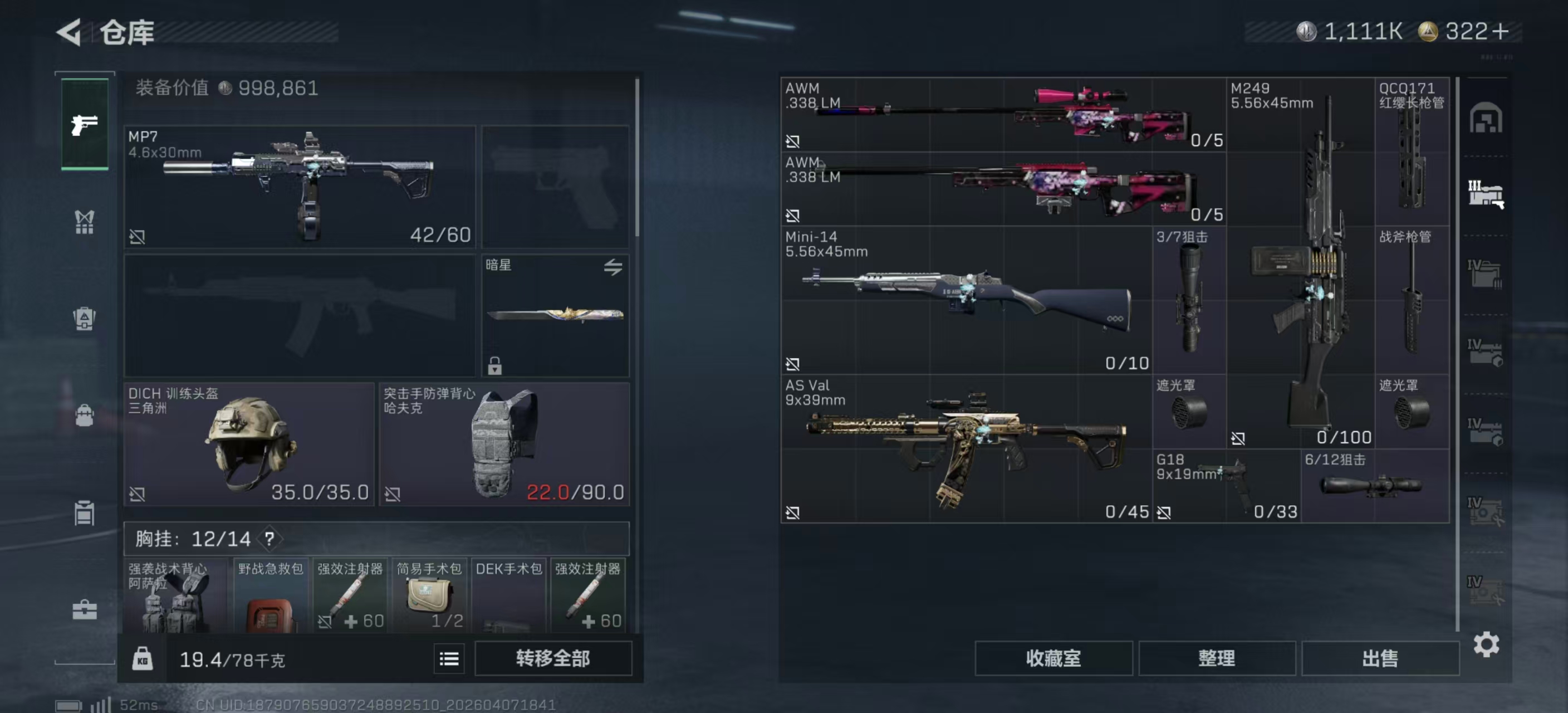The width and height of the screenshot is (1568, 713).
Task: Select the 突击手防弹背心 armor slot
Action: 504,444
